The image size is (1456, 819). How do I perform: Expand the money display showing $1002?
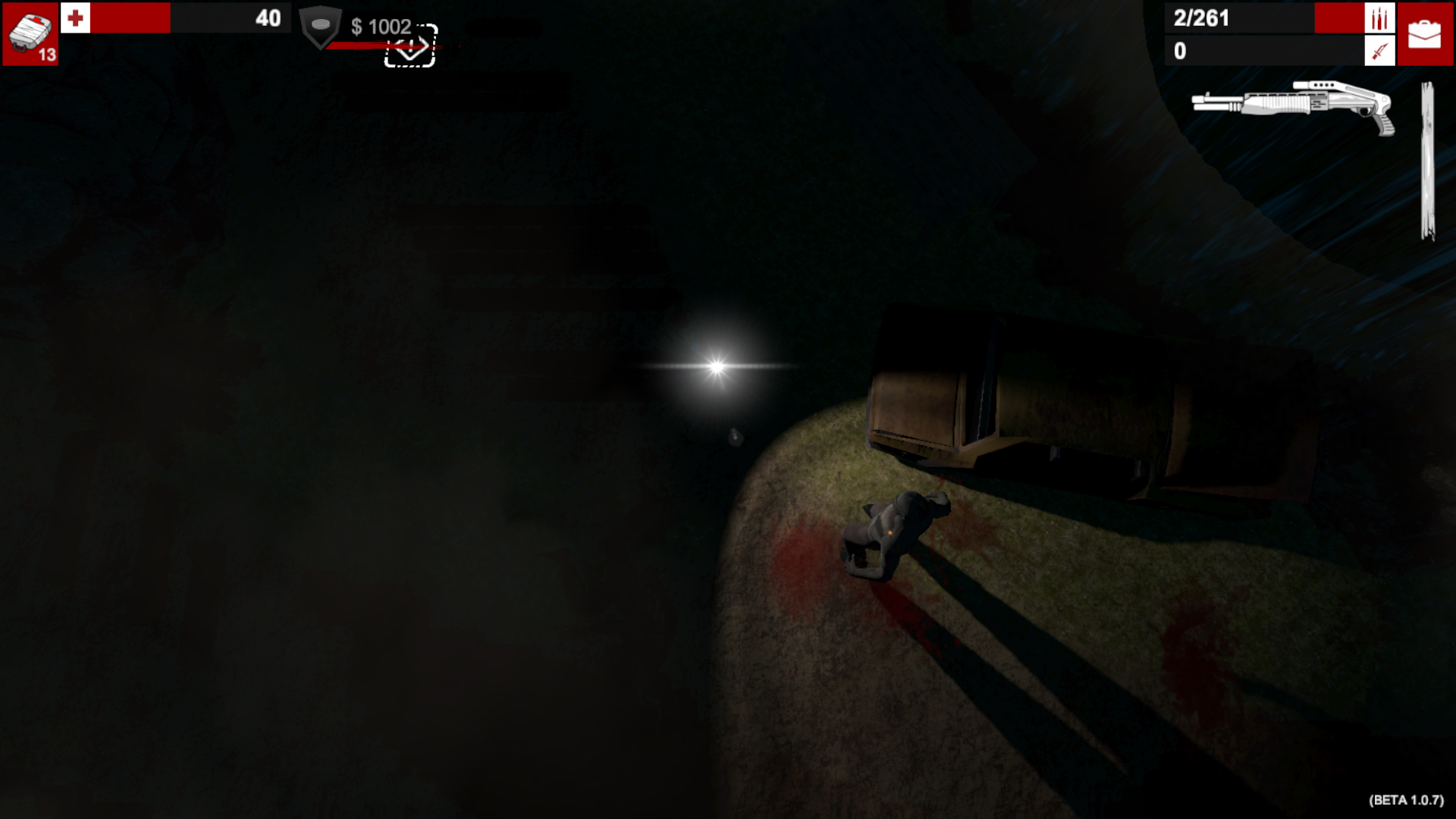[x=381, y=27]
